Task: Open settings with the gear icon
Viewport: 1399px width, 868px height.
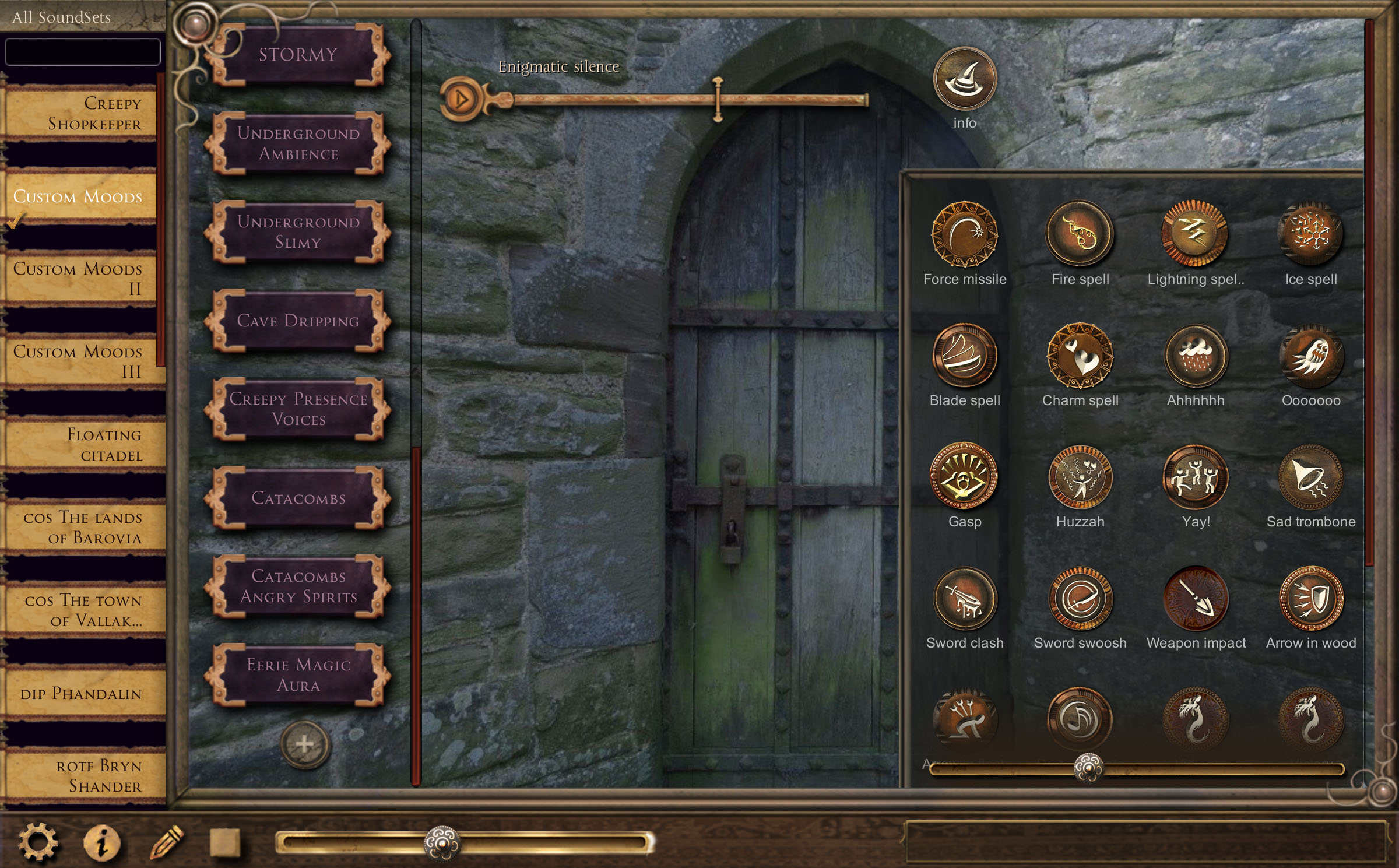Action: [38, 842]
